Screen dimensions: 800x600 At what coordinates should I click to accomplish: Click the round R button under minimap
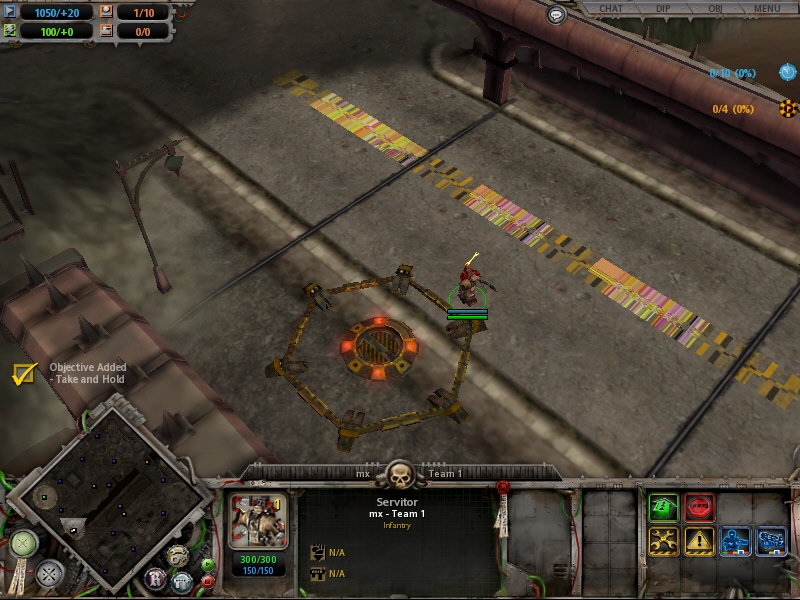click(x=154, y=578)
